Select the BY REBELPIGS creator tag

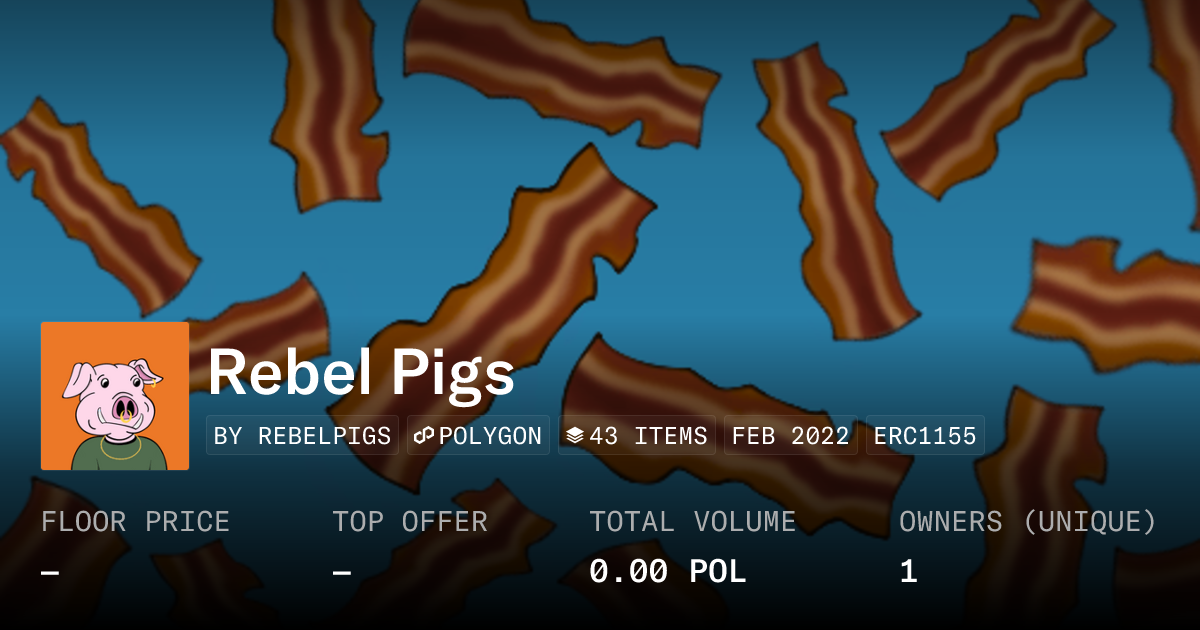pyautogui.click(x=302, y=436)
